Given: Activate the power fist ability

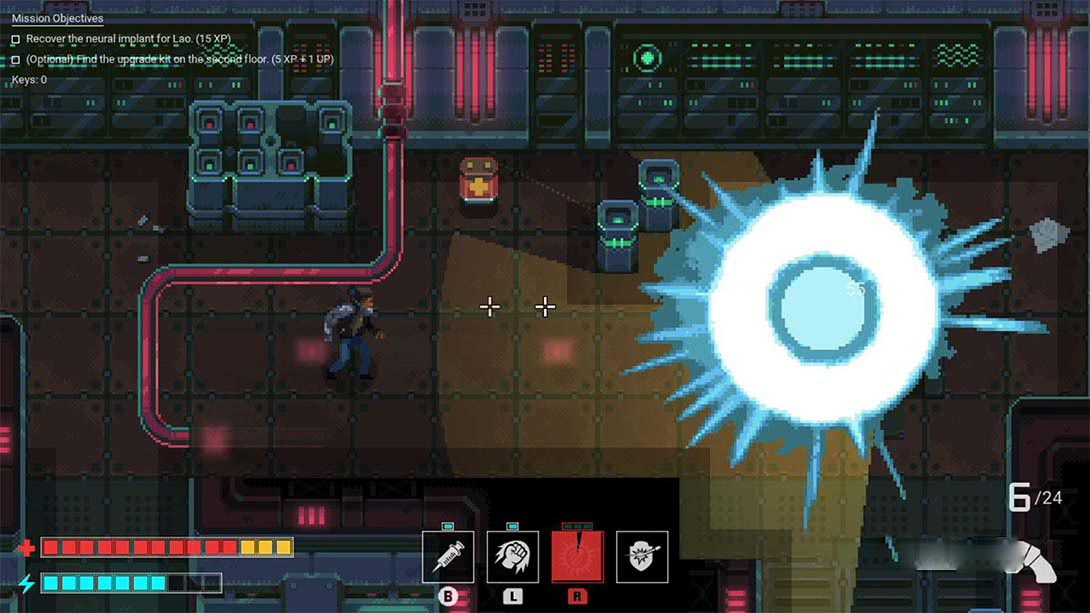Looking at the screenshot, I should pyautogui.click(x=512, y=557).
